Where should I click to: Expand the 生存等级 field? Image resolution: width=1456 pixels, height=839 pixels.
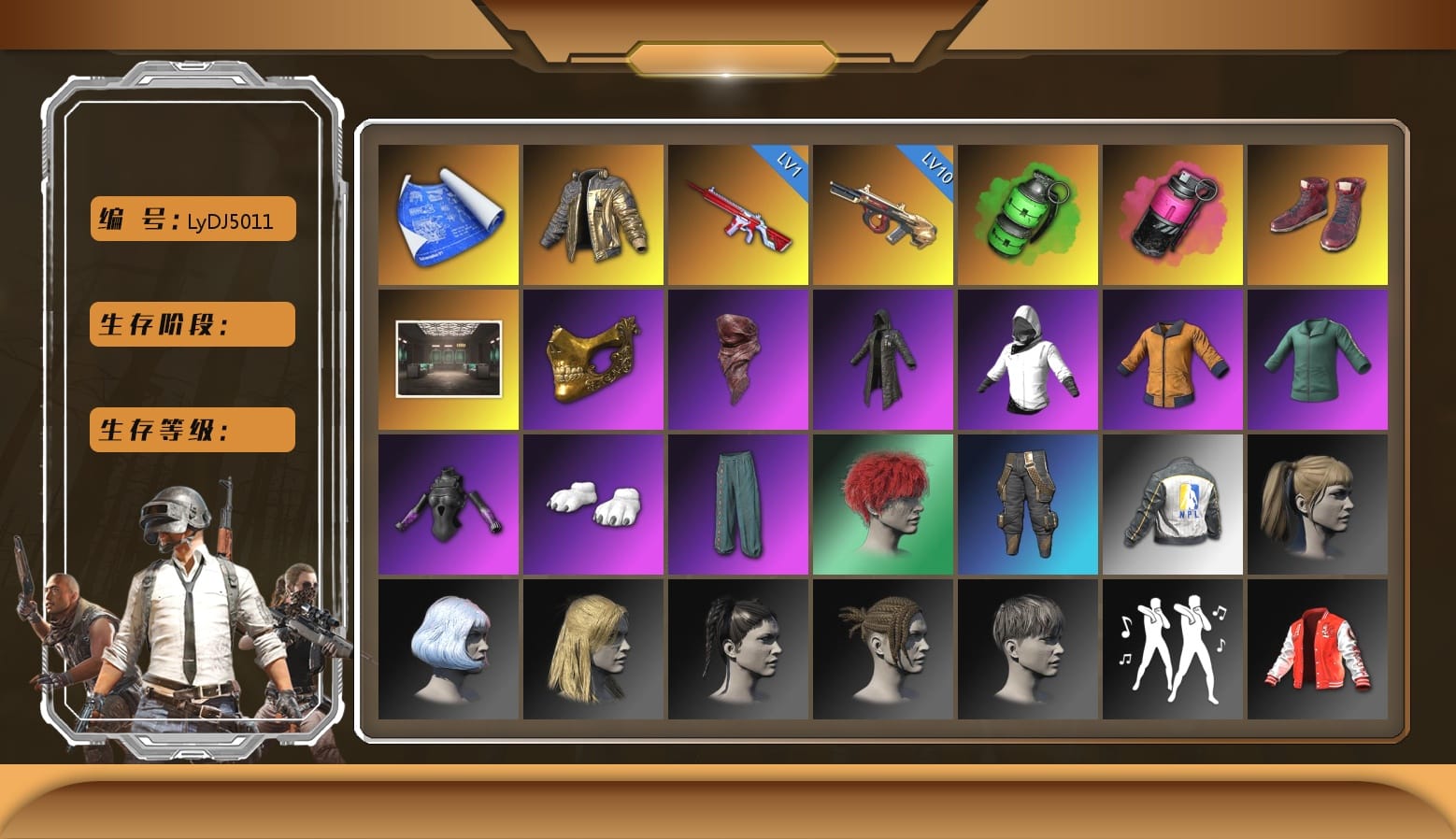click(x=191, y=430)
